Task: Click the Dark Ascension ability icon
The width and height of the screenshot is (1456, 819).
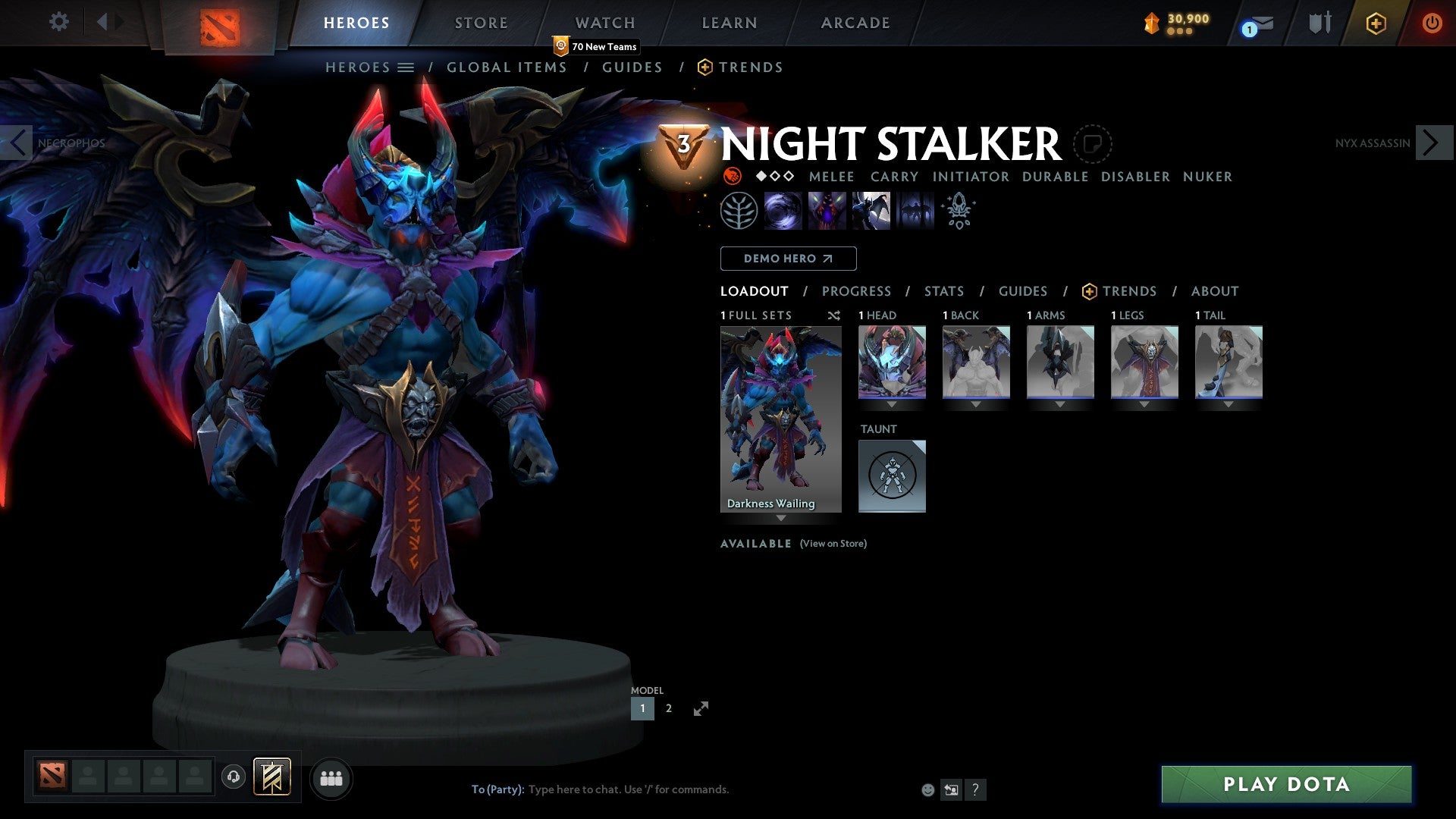Action: pyautogui.click(x=914, y=211)
